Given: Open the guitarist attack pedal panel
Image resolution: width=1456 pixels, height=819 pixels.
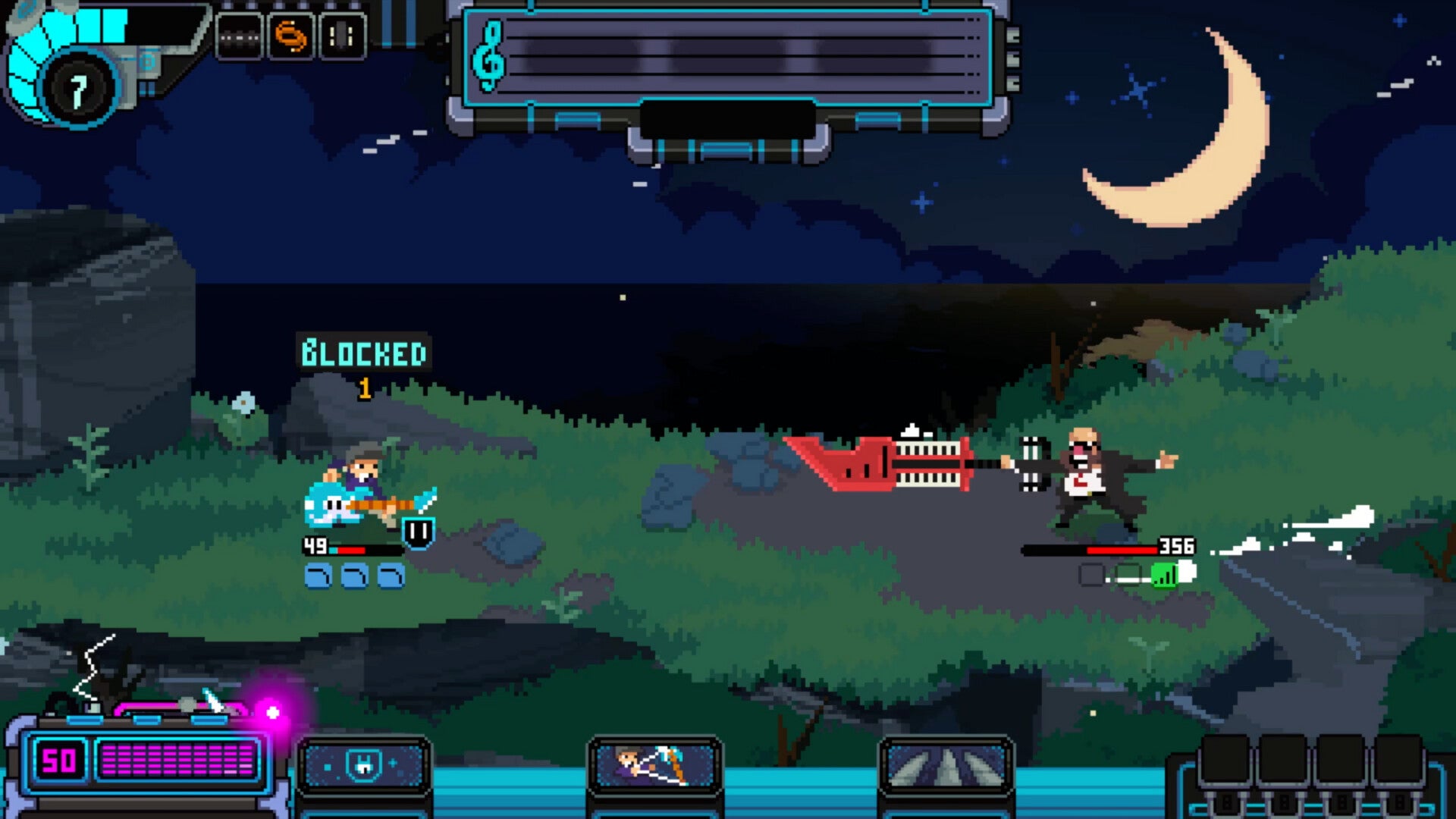Looking at the screenshot, I should click(x=656, y=766).
